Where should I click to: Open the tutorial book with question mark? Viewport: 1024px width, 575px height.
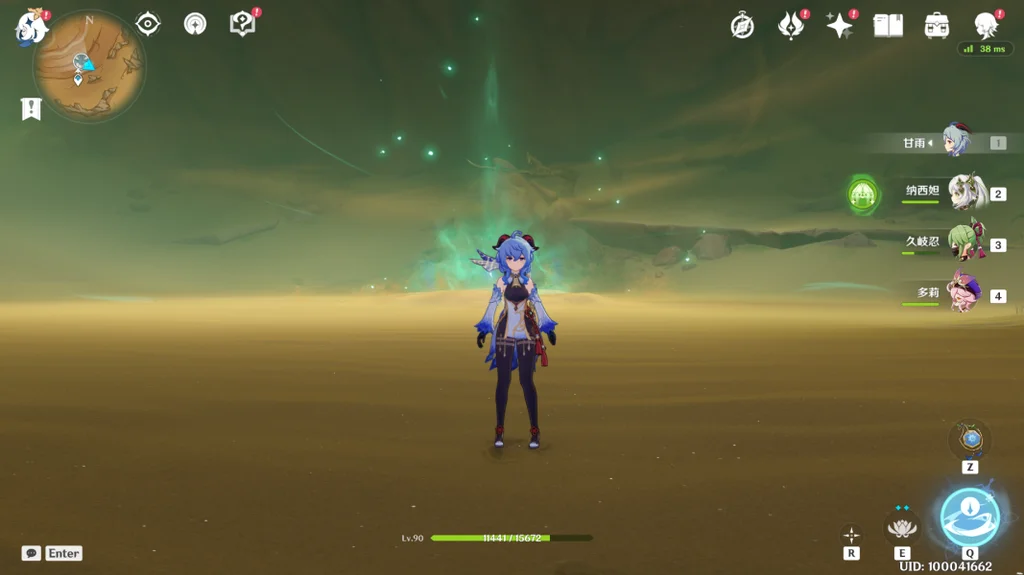point(243,24)
